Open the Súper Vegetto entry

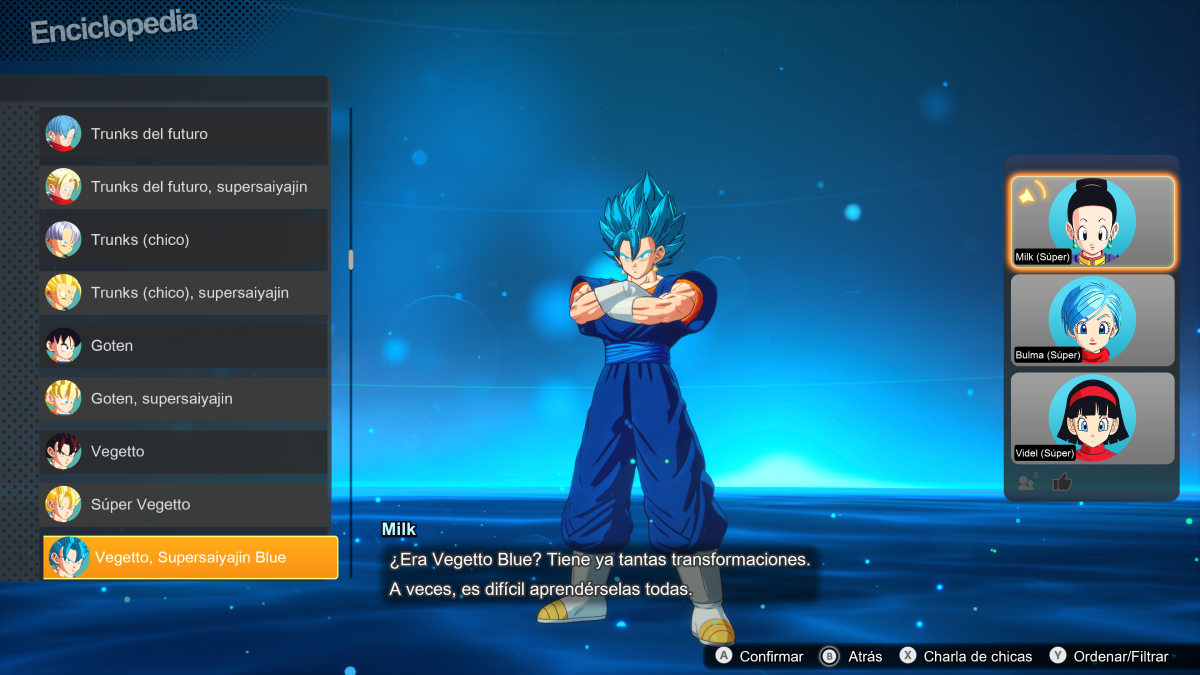tap(184, 505)
